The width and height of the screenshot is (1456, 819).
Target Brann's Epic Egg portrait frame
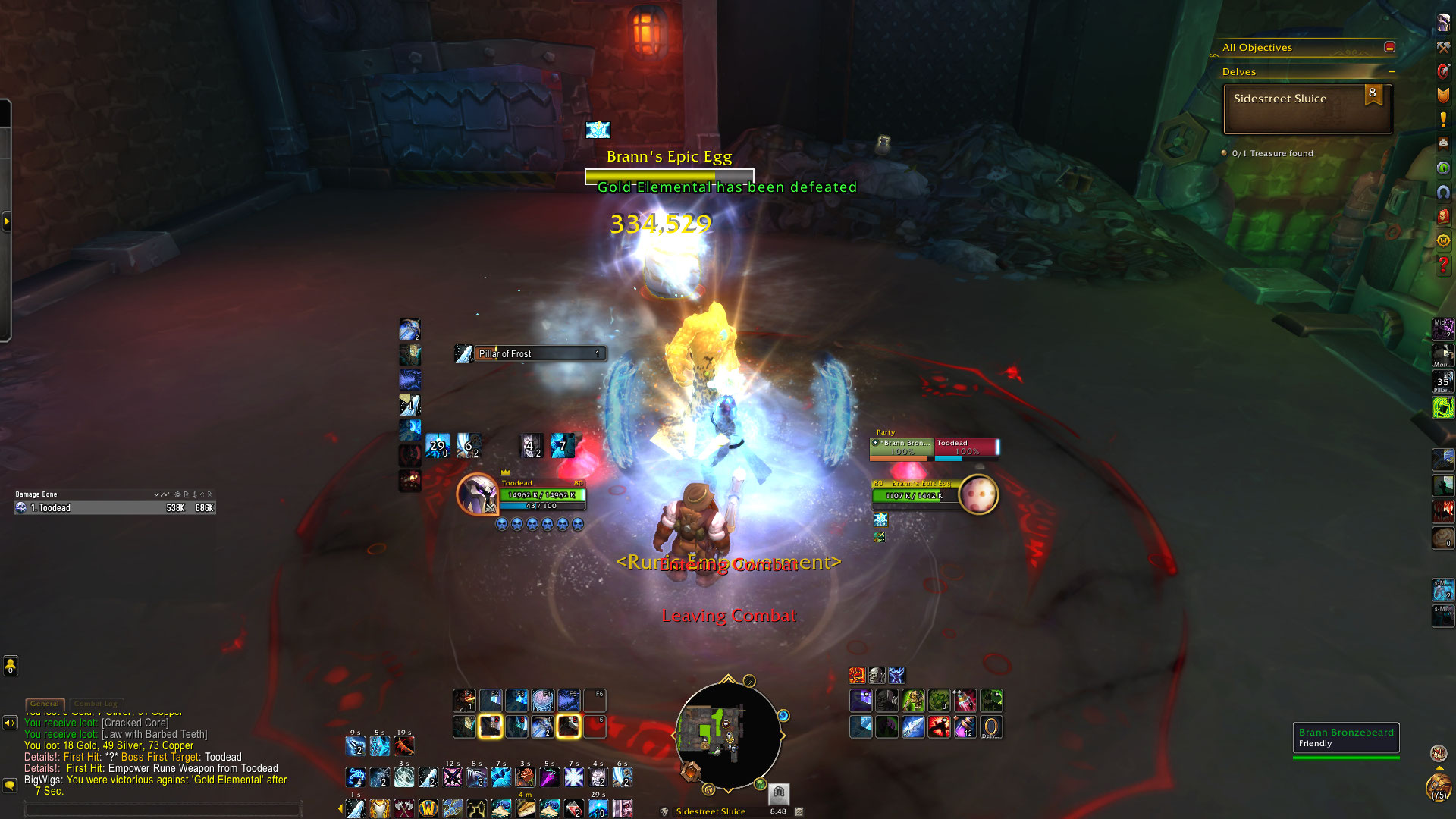click(978, 494)
